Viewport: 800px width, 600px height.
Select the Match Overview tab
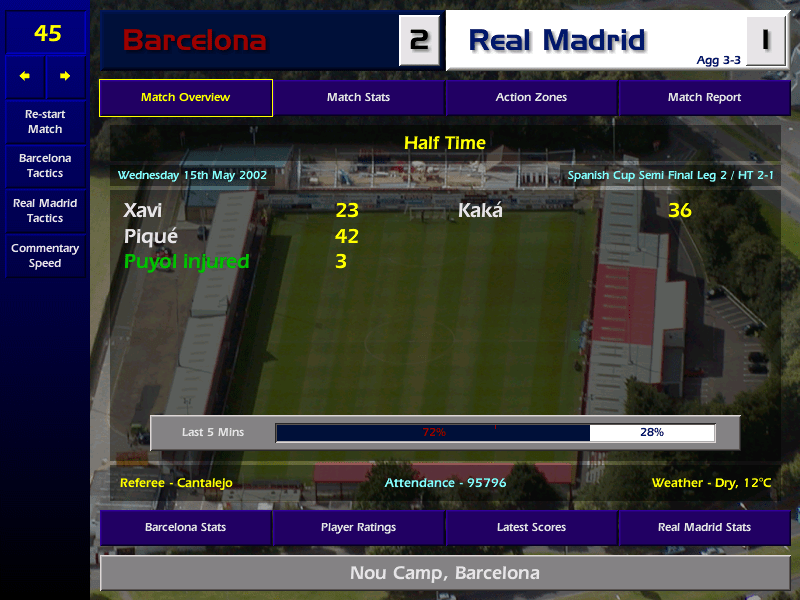tap(185, 98)
